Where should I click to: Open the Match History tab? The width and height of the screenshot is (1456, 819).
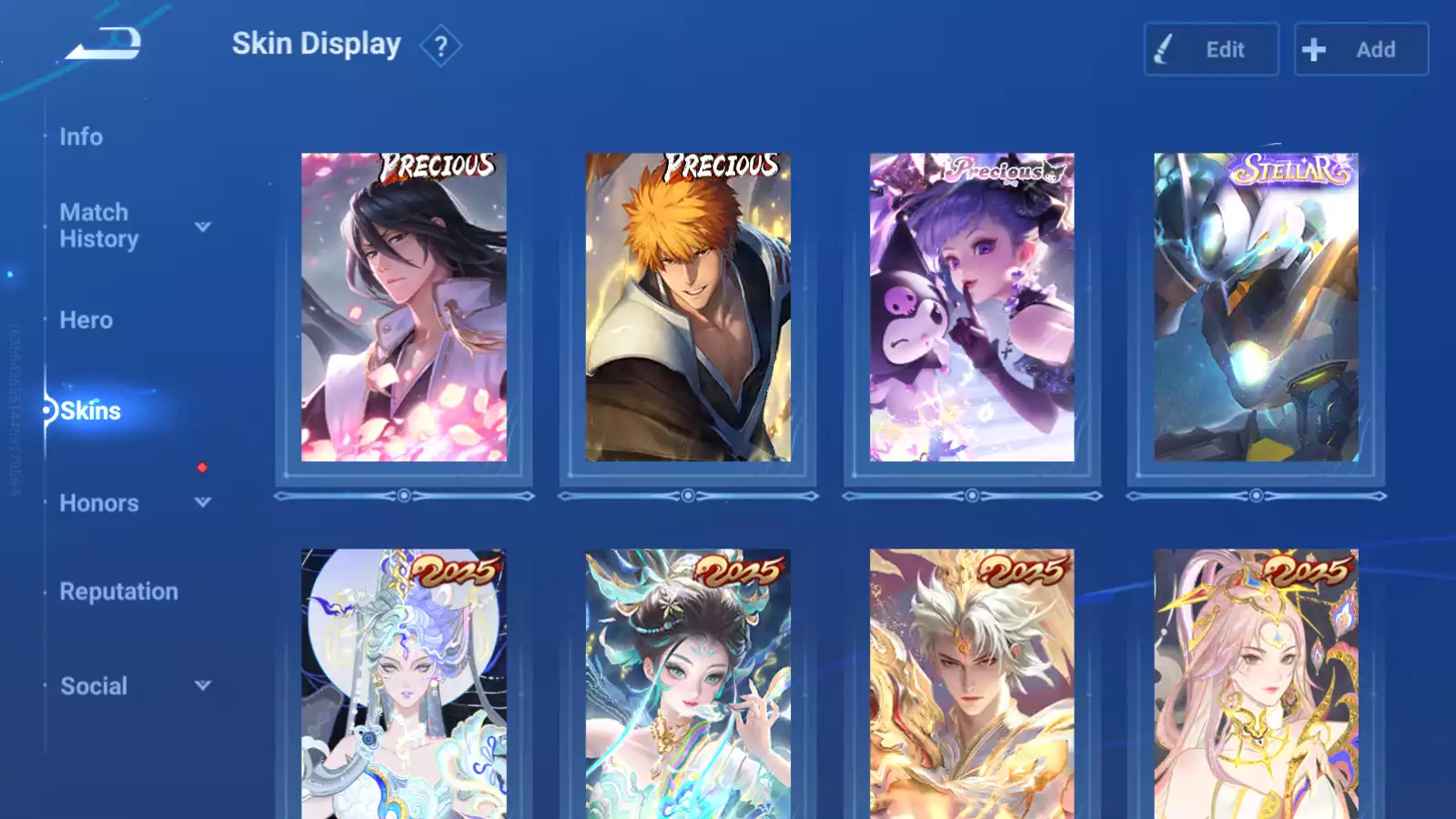pos(98,226)
